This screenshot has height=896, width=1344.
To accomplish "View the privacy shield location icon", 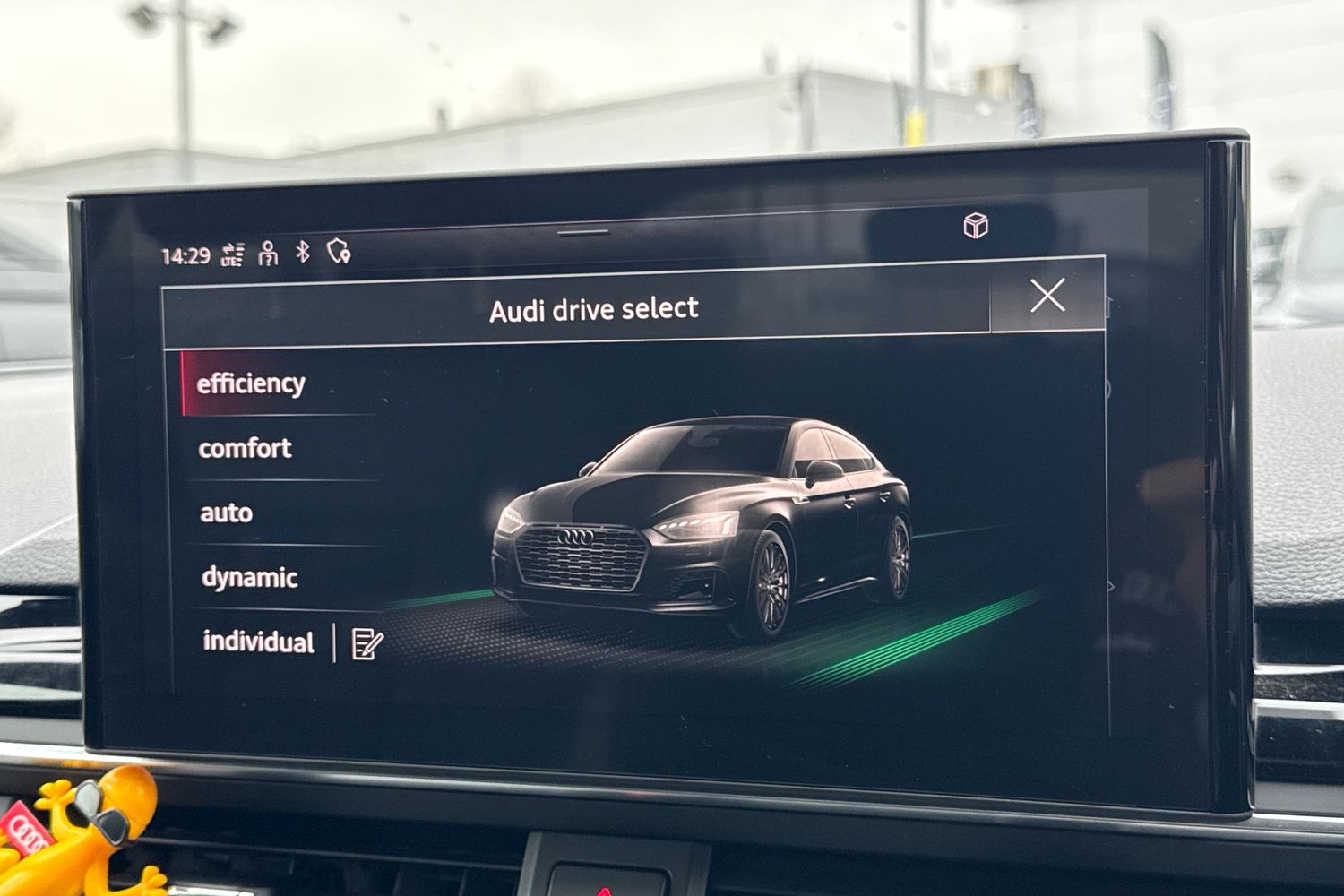I will [x=338, y=254].
